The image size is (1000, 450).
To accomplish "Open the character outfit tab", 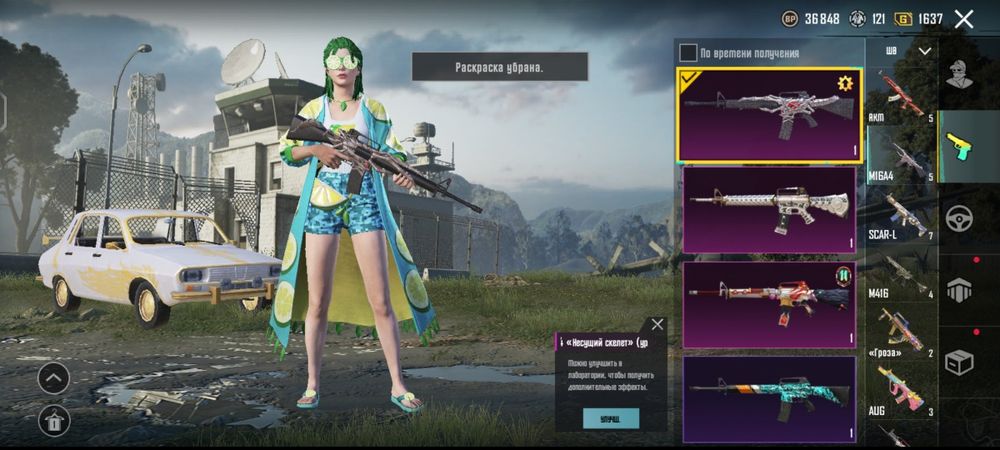I will click(960, 74).
